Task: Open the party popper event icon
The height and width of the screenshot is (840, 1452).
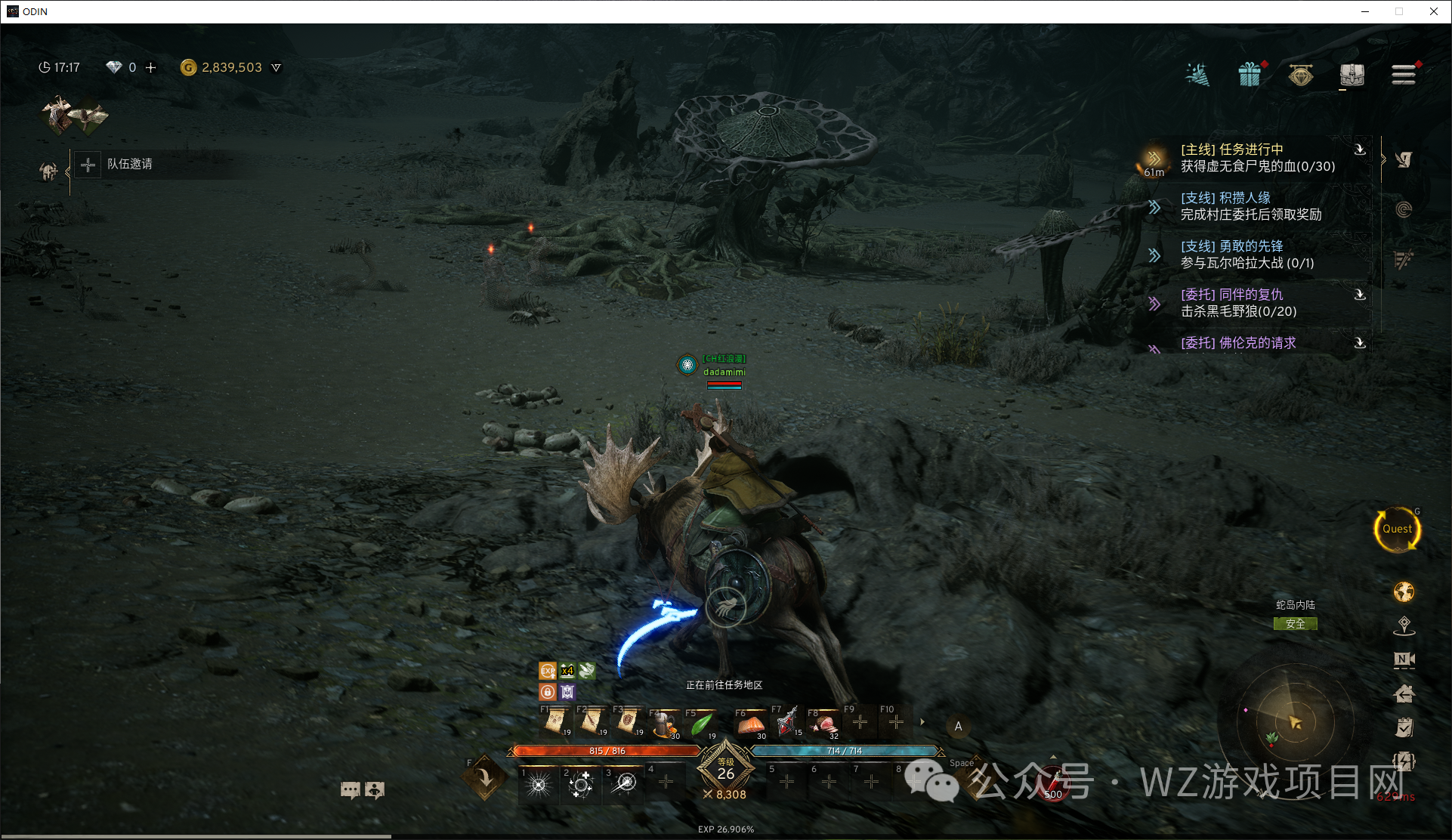Action: coord(1197,75)
